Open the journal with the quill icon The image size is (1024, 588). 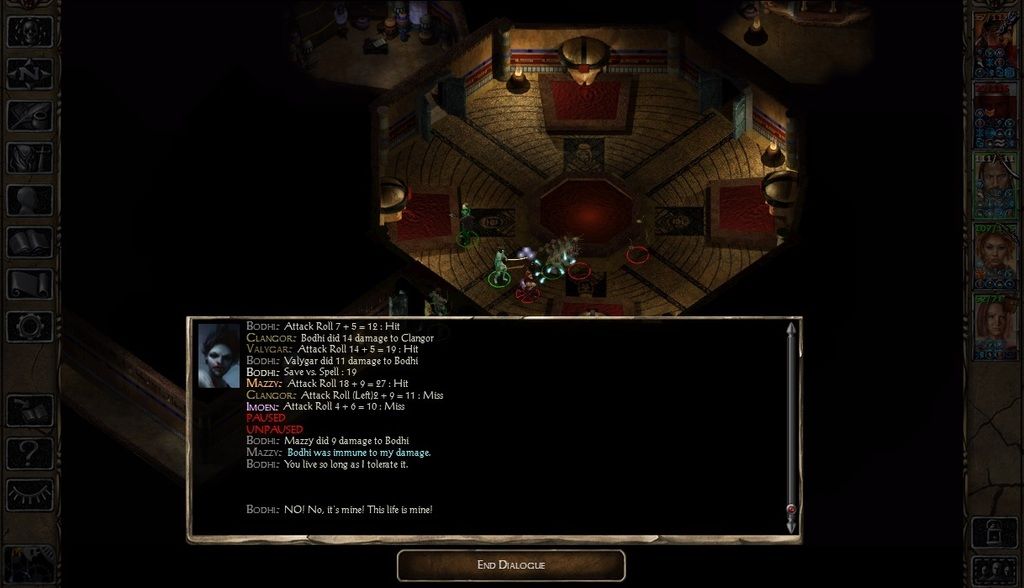click(x=29, y=116)
